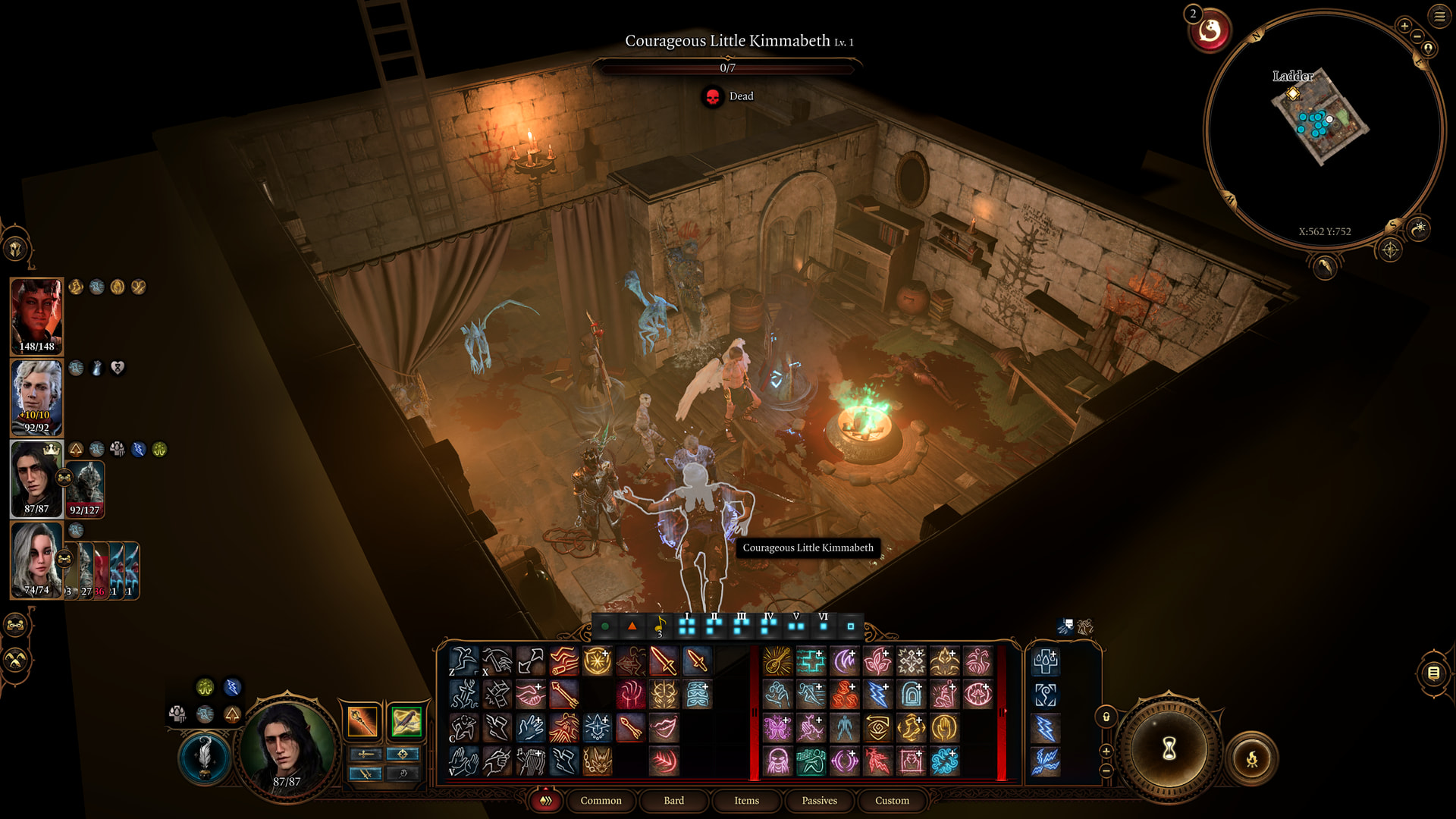This screenshot has height=819, width=1456.
Task: Switch to the Common hotbar tab
Action: click(601, 801)
